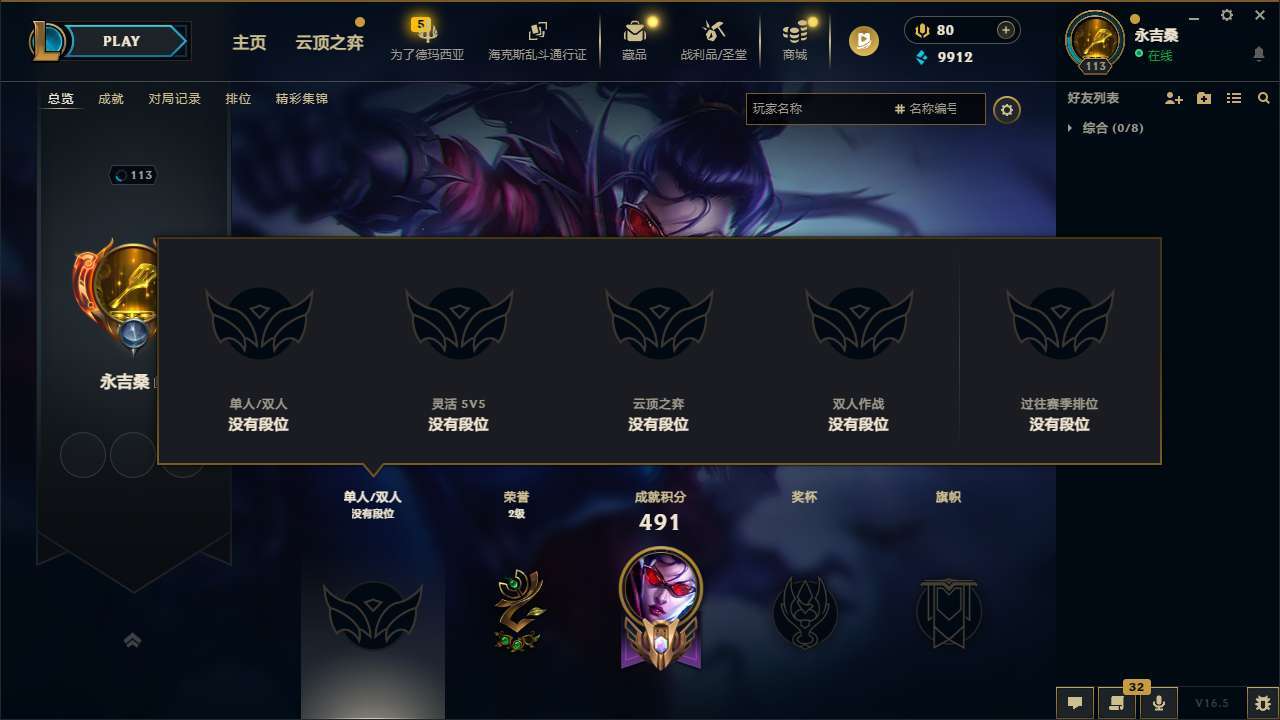Switch to the 成就 tab
Viewport: 1280px width, 720px height.
[110, 99]
